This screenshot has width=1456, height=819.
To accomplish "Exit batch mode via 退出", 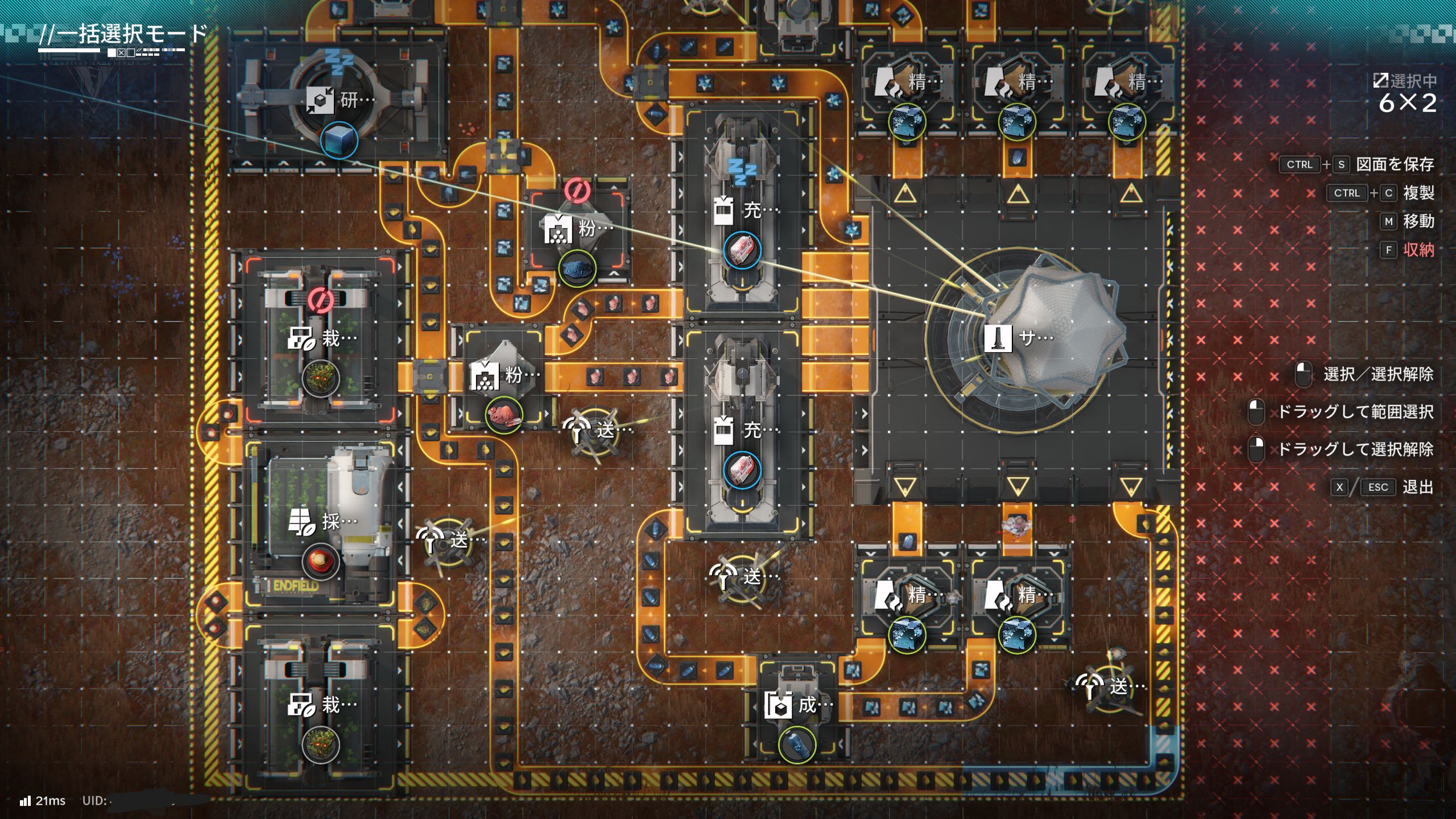I will point(1417,487).
